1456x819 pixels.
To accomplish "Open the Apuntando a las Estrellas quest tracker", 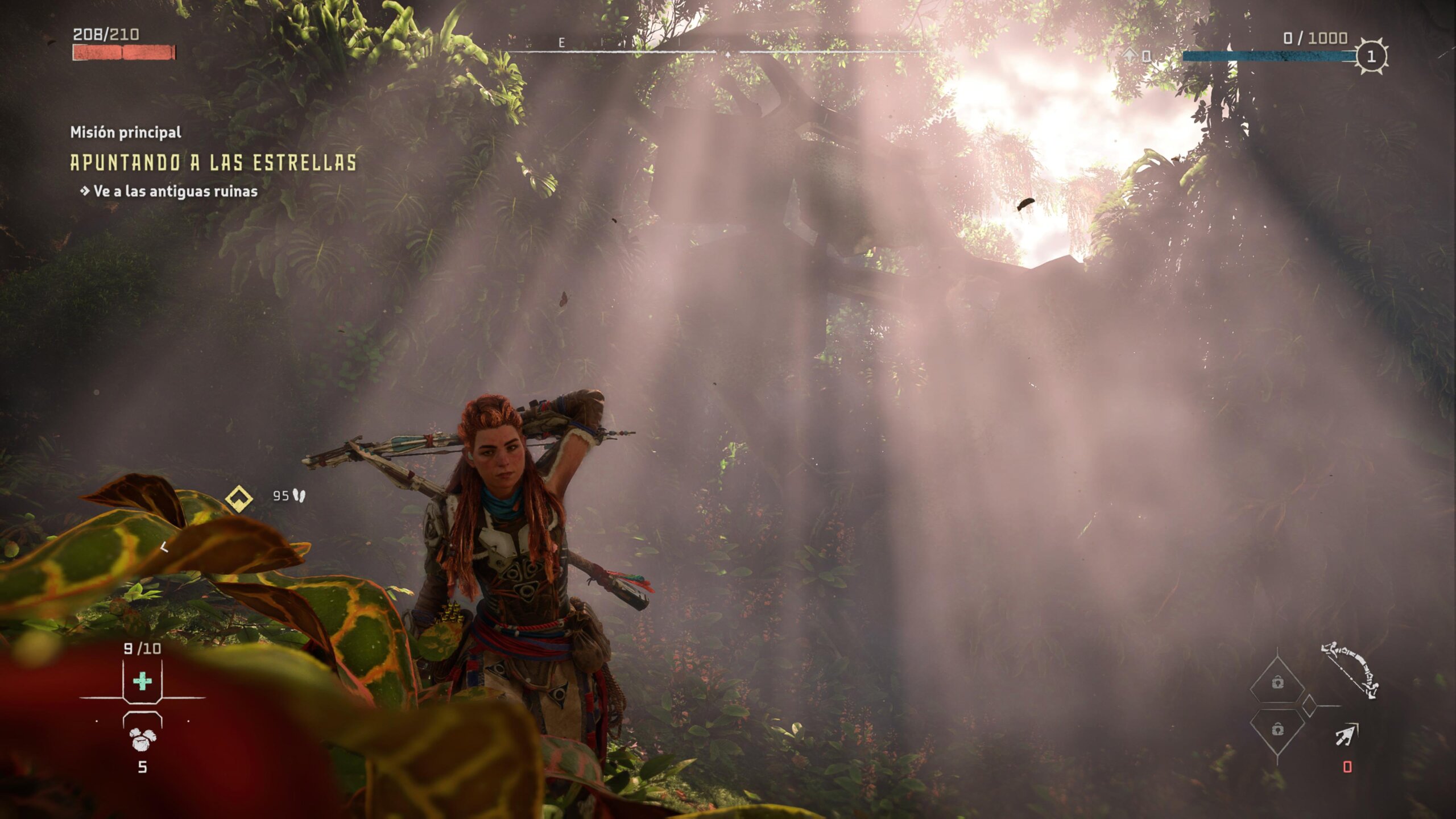I will (213, 163).
